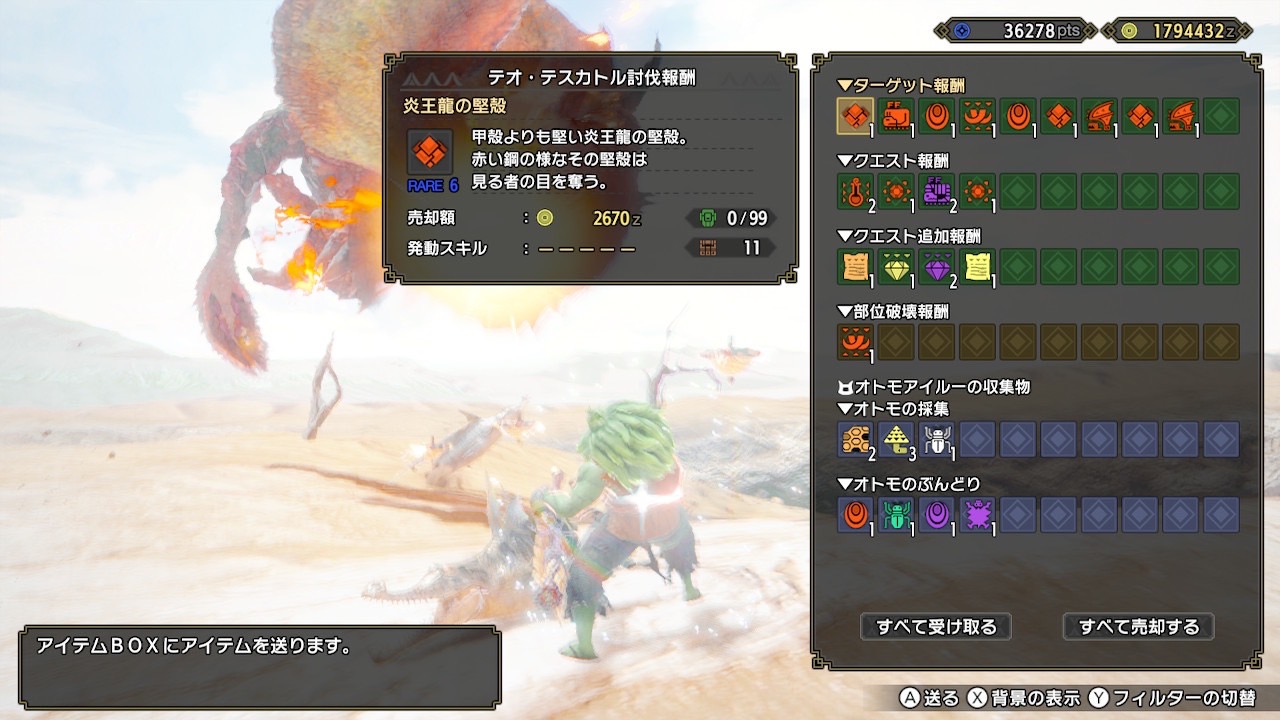Choose the white beetle item slot
1280x720 pixels.
[936, 439]
